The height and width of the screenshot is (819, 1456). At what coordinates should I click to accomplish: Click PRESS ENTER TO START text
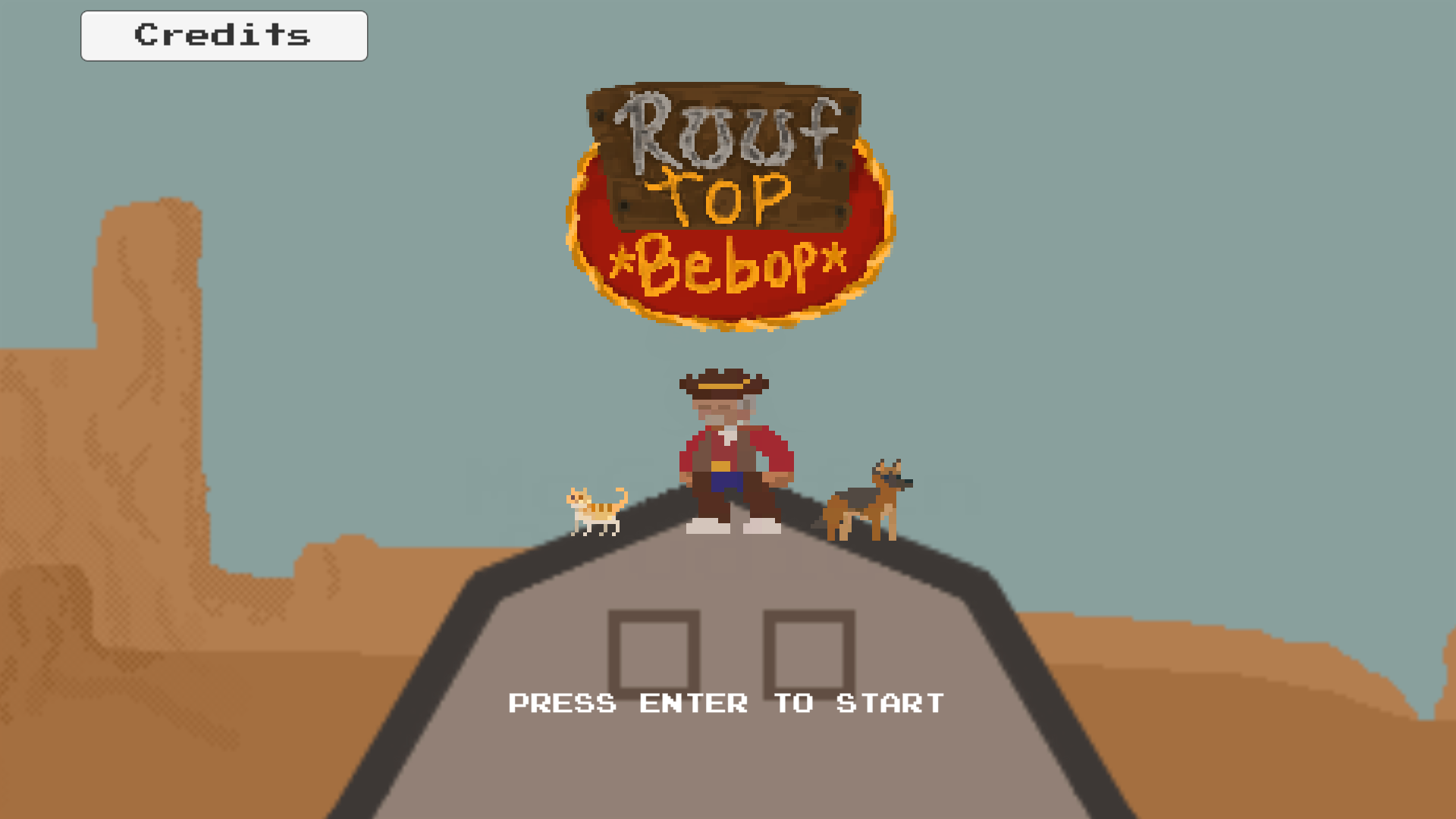click(726, 703)
